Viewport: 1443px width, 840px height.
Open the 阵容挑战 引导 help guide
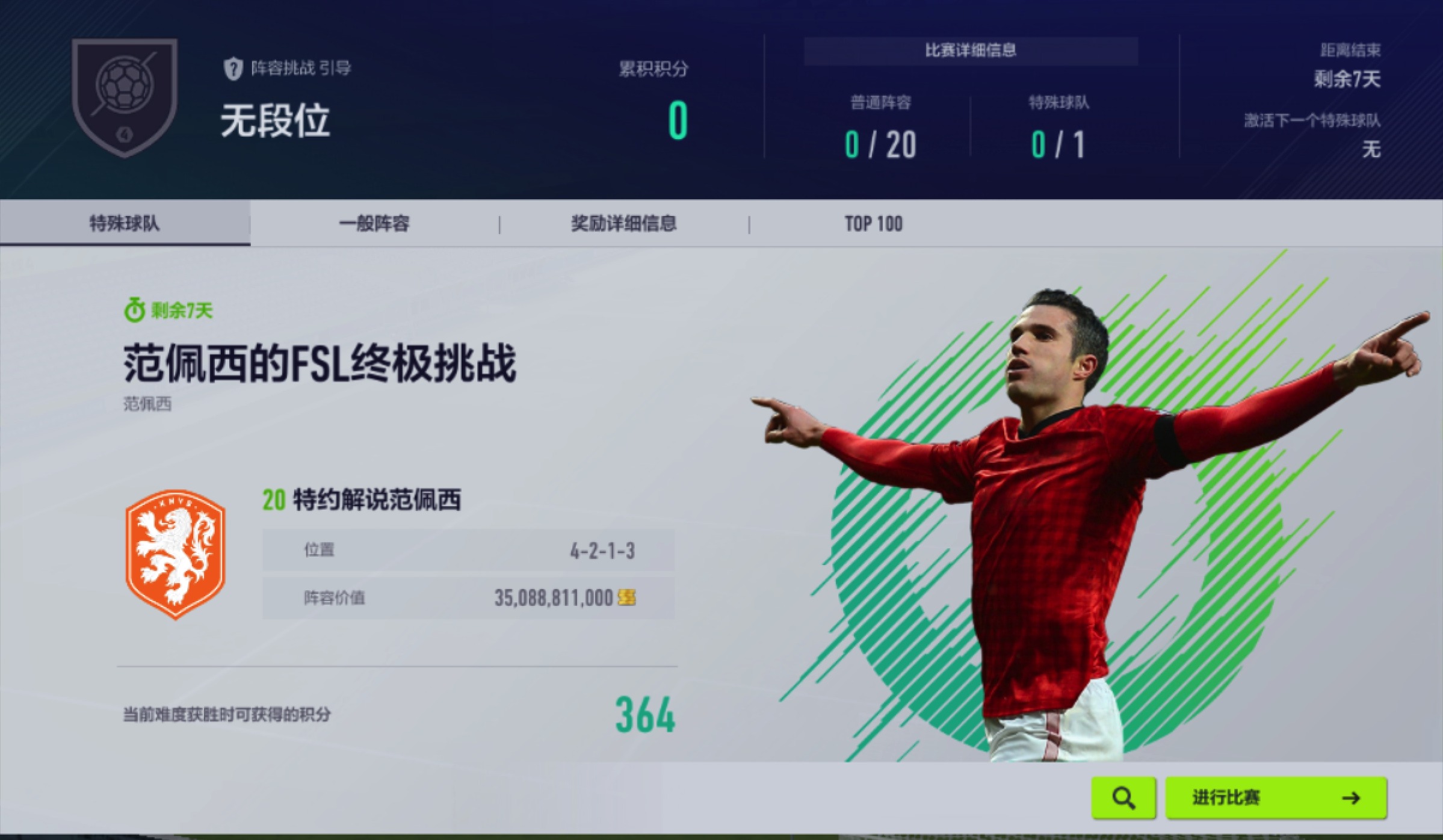coord(288,68)
